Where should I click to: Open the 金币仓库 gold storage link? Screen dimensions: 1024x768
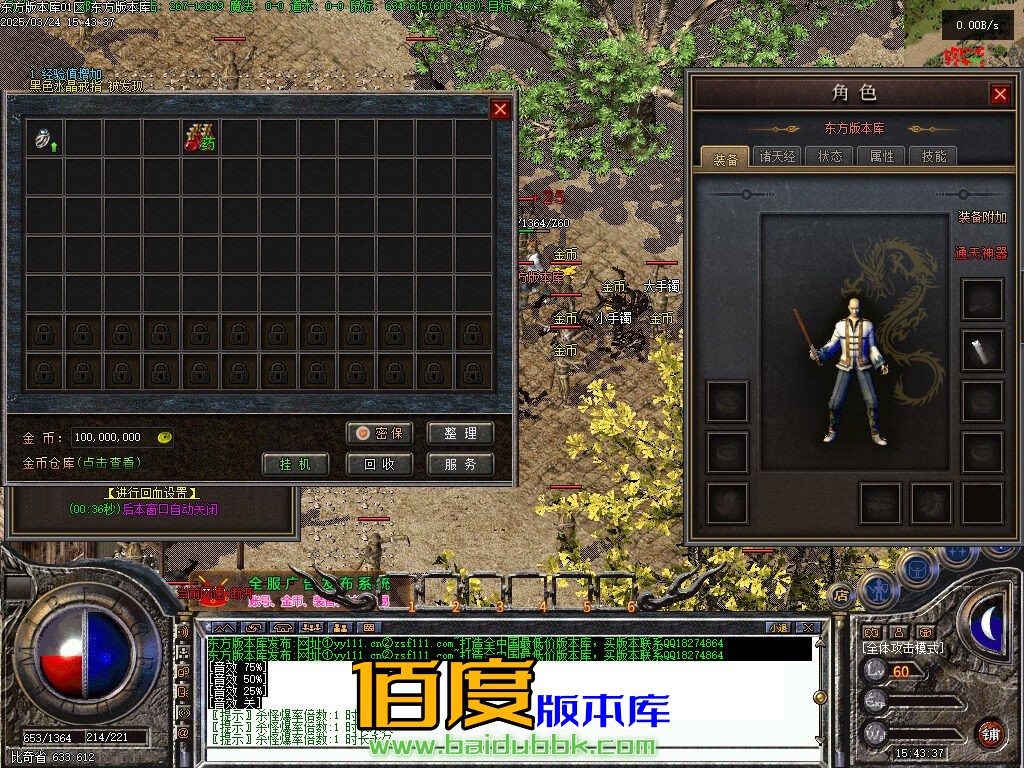click(82, 463)
